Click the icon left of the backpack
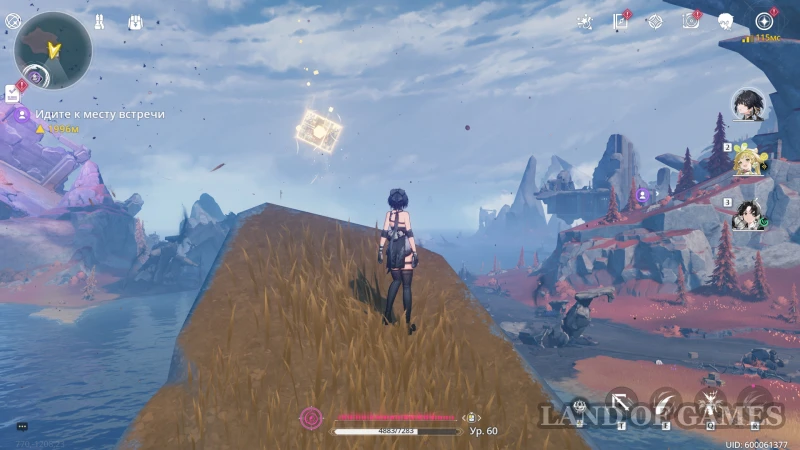The image size is (800, 450). (100, 21)
